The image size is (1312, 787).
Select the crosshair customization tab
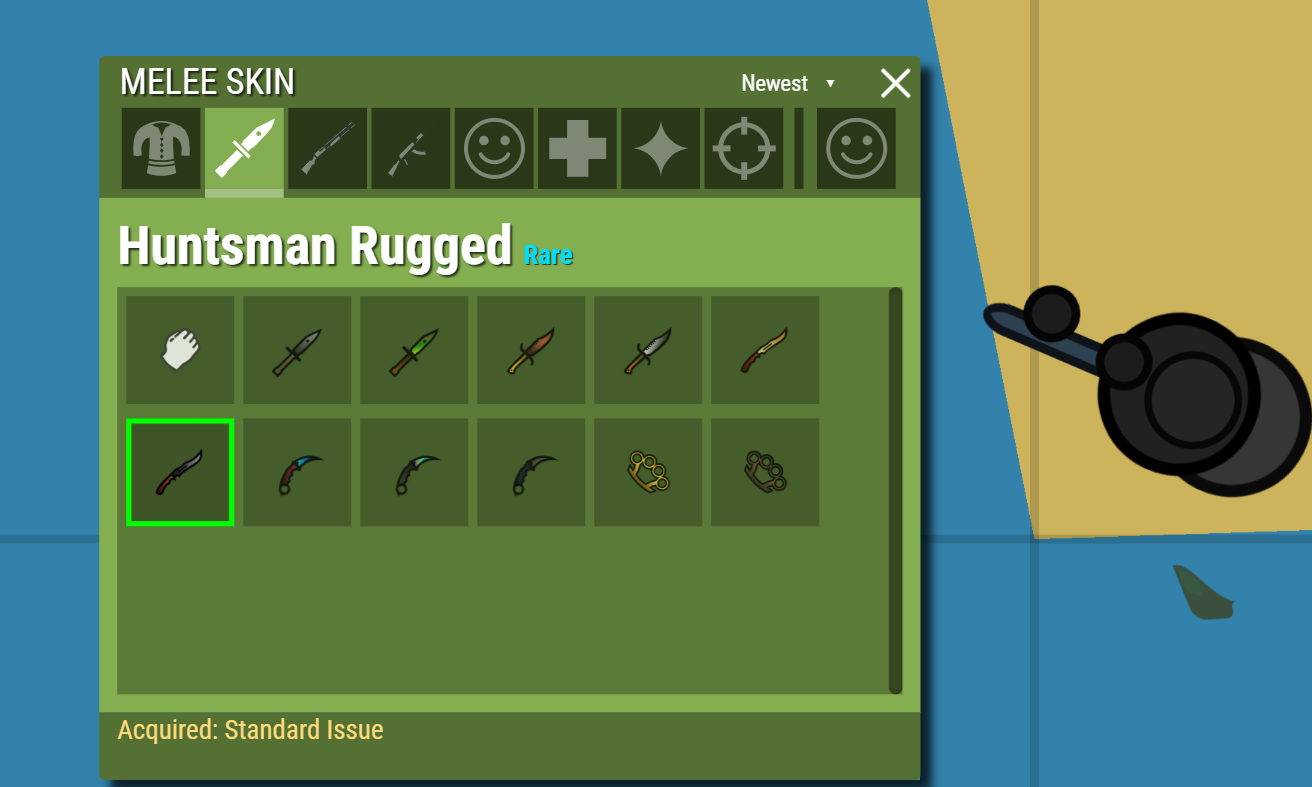pos(744,149)
